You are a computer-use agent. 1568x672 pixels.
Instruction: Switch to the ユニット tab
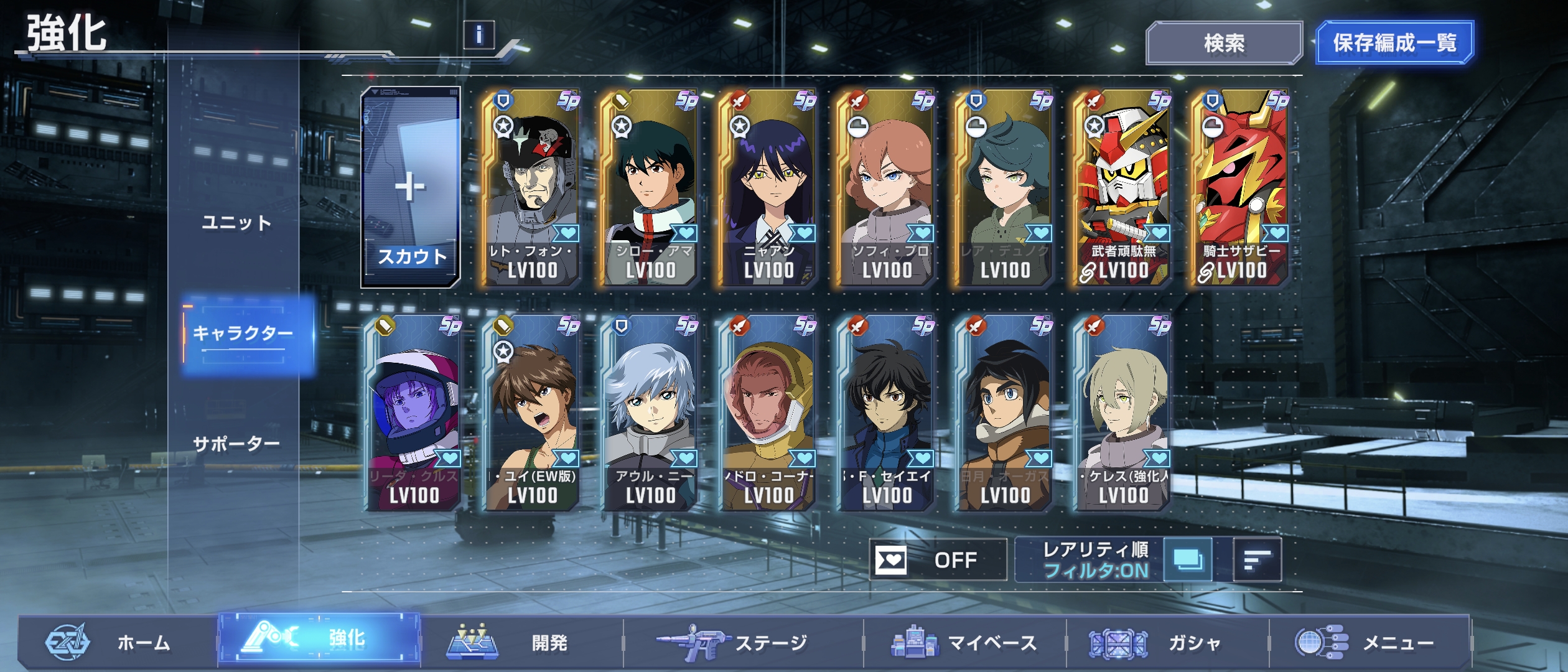(236, 223)
